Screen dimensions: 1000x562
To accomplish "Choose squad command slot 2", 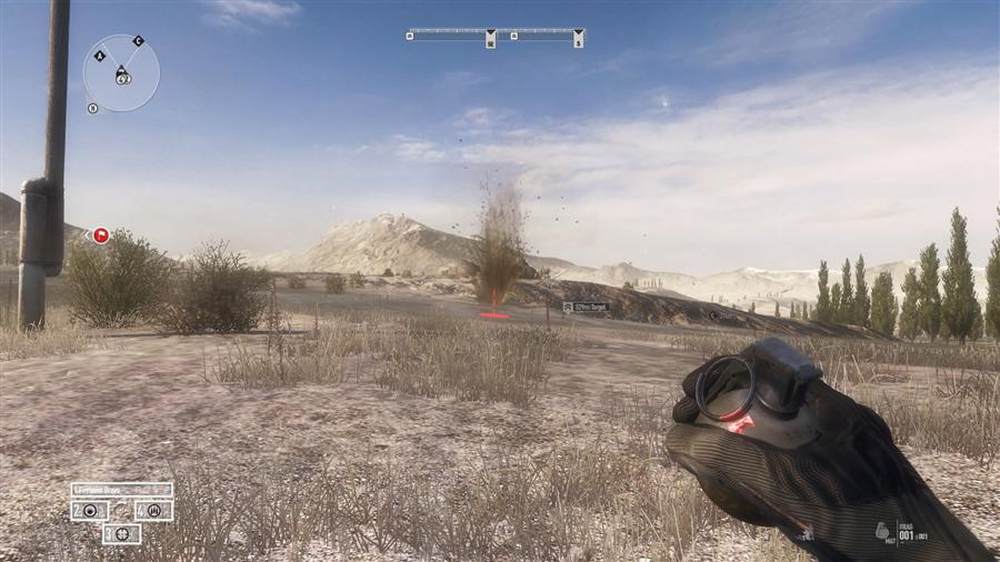I will [x=89, y=510].
